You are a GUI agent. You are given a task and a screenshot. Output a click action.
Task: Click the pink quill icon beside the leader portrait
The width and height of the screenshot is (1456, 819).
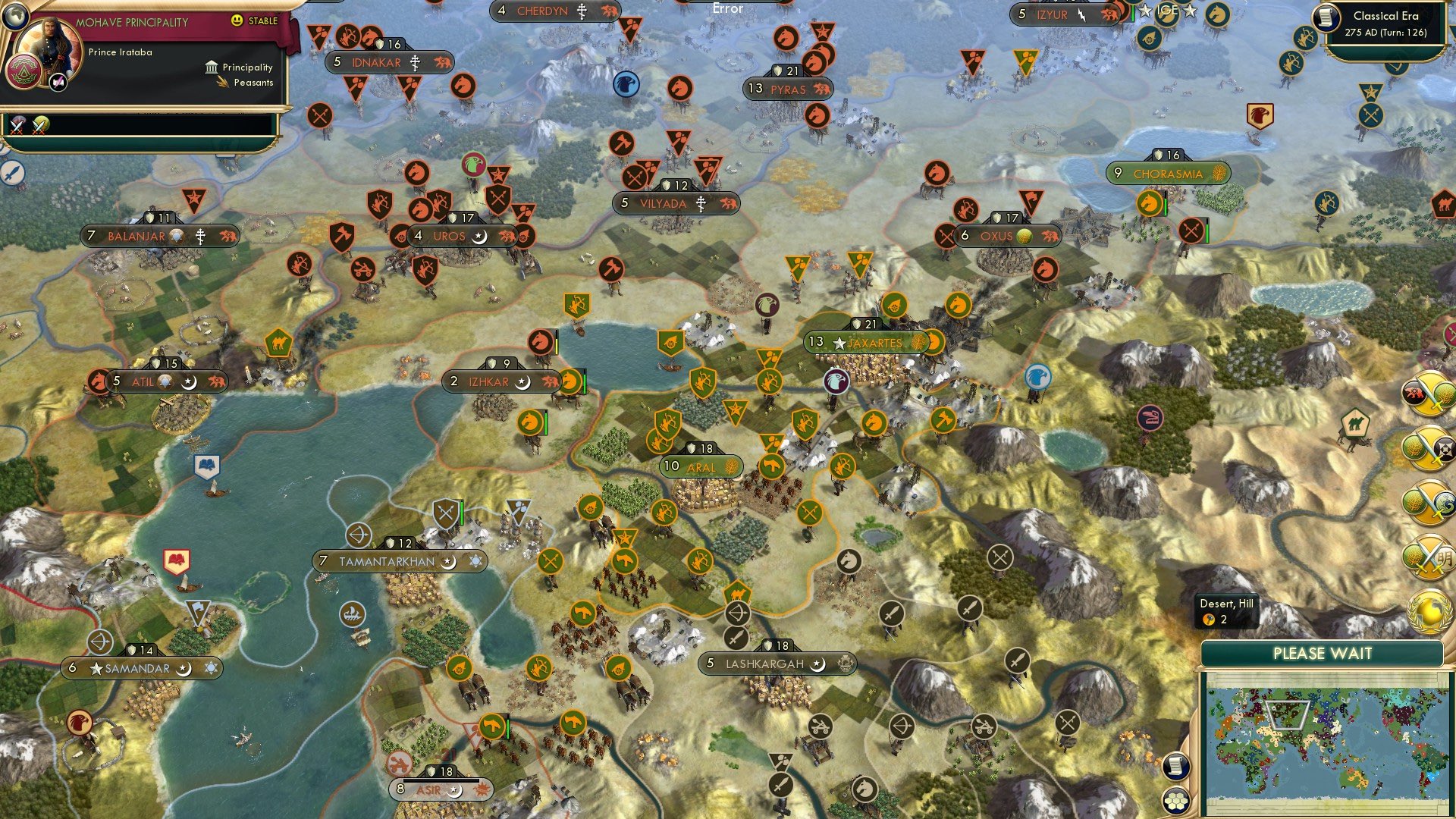(x=57, y=82)
